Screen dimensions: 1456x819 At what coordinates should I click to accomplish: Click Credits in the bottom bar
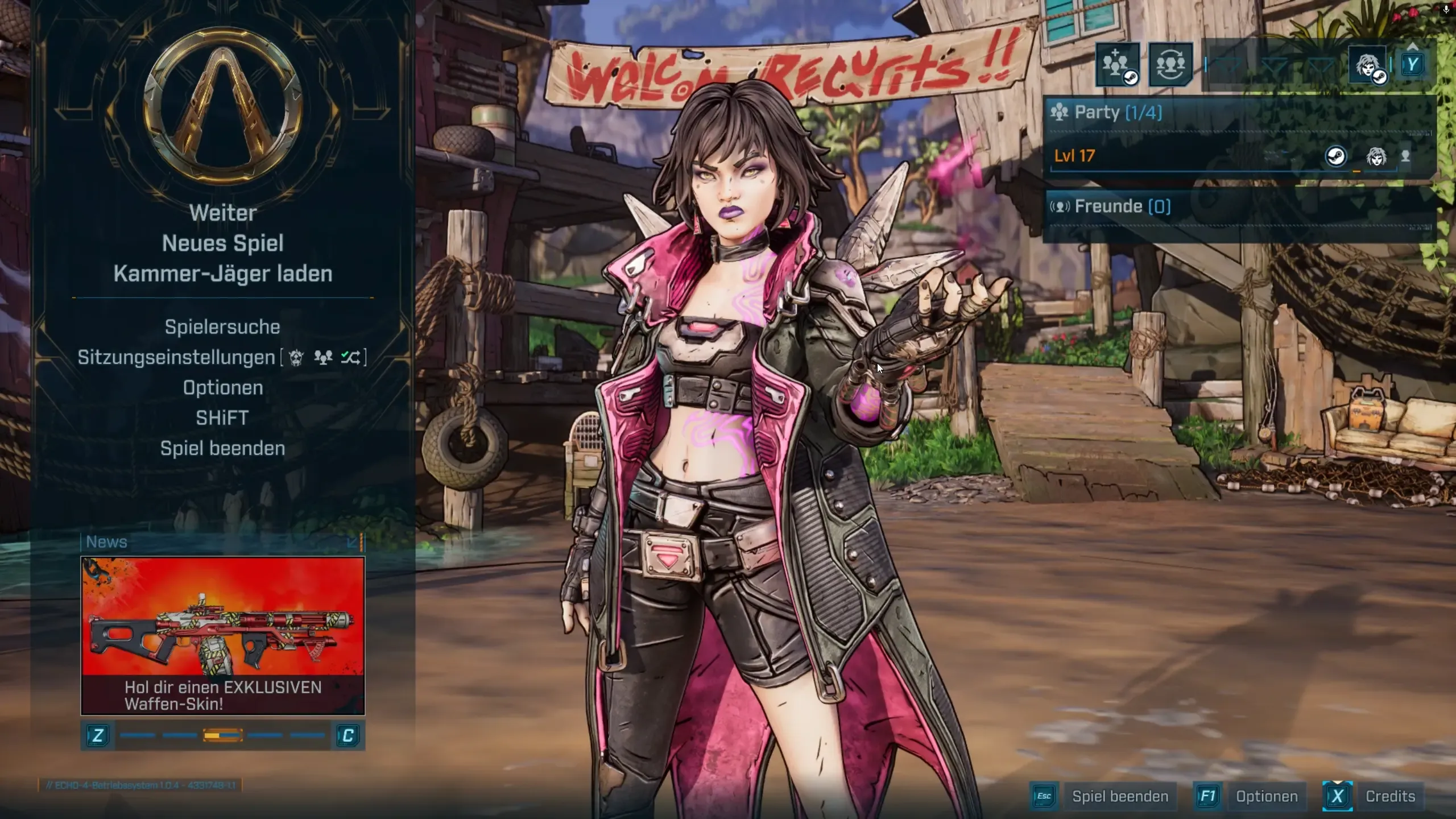pyautogui.click(x=1390, y=796)
